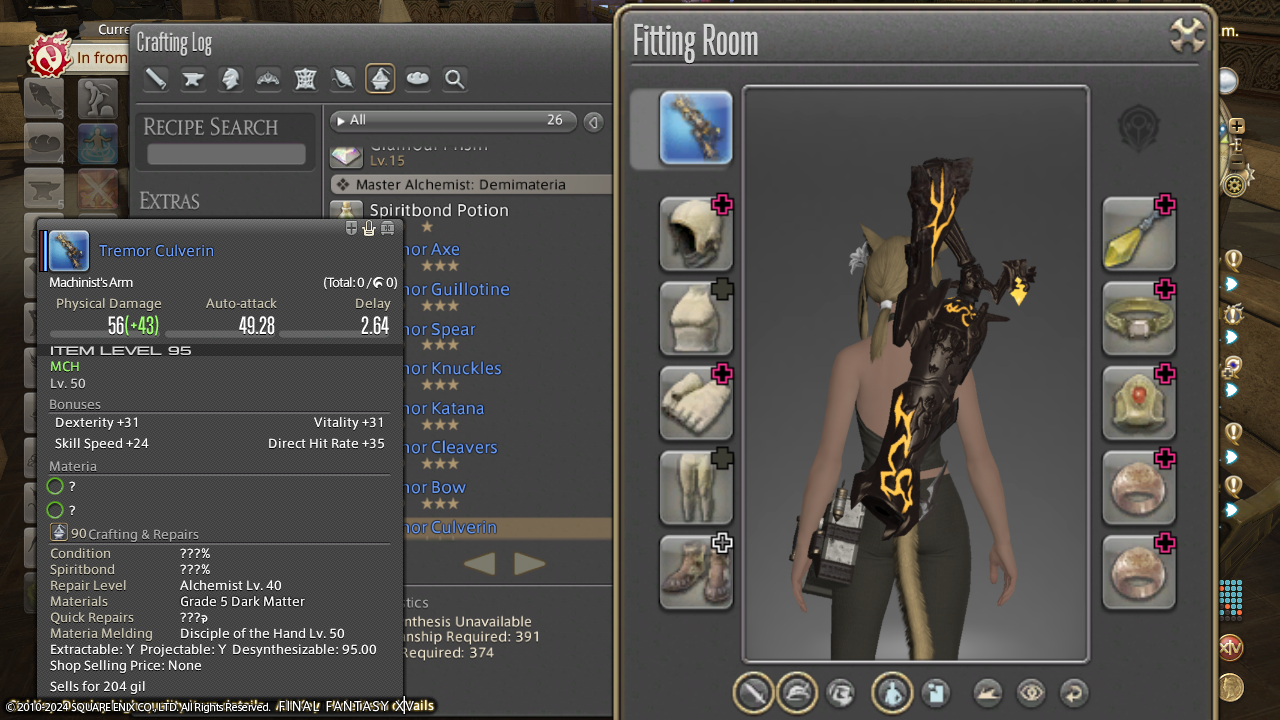The height and width of the screenshot is (720, 1280).
Task: Select the gold bracelet with gem slot
Action: (1139, 318)
